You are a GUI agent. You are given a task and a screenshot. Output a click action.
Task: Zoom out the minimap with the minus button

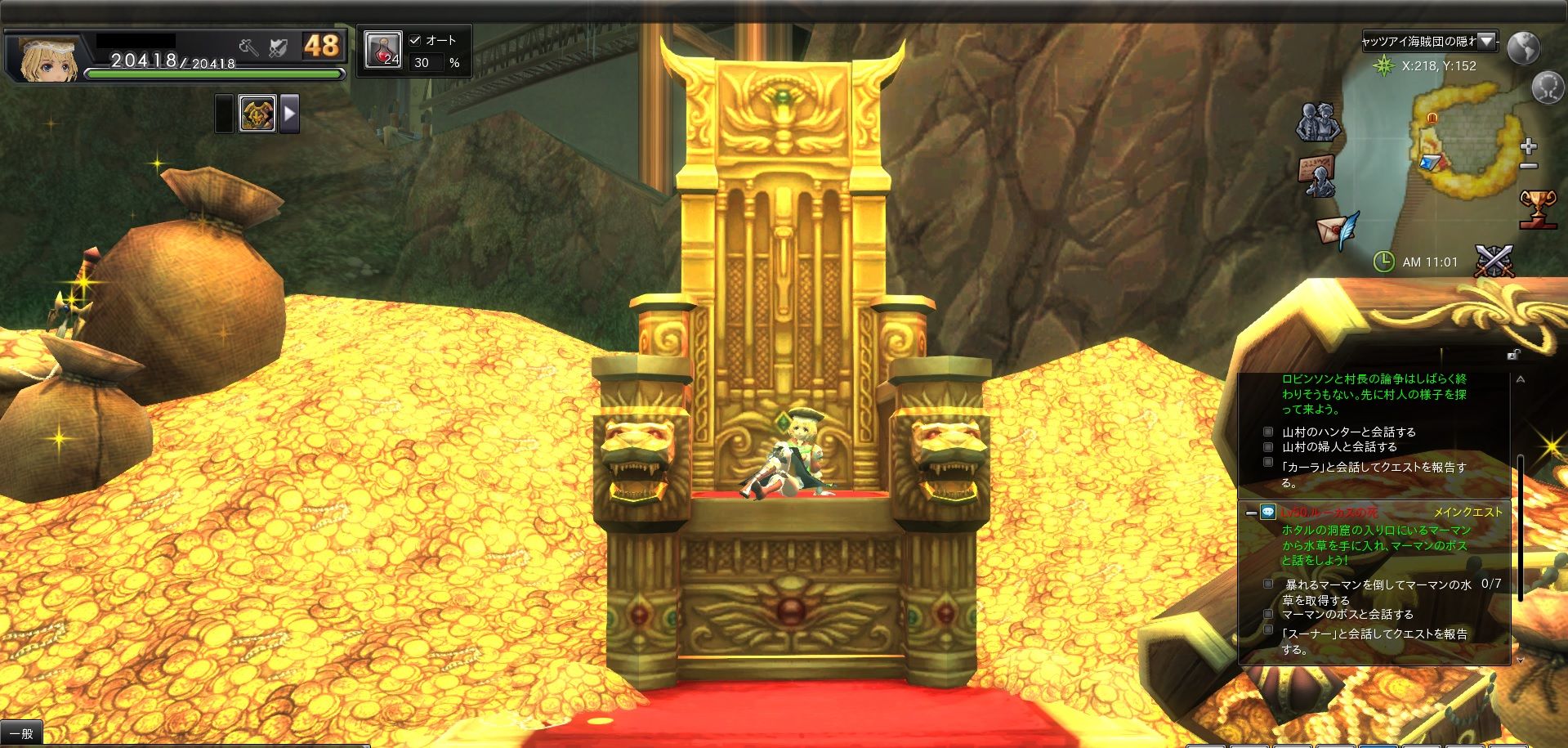(1529, 166)
